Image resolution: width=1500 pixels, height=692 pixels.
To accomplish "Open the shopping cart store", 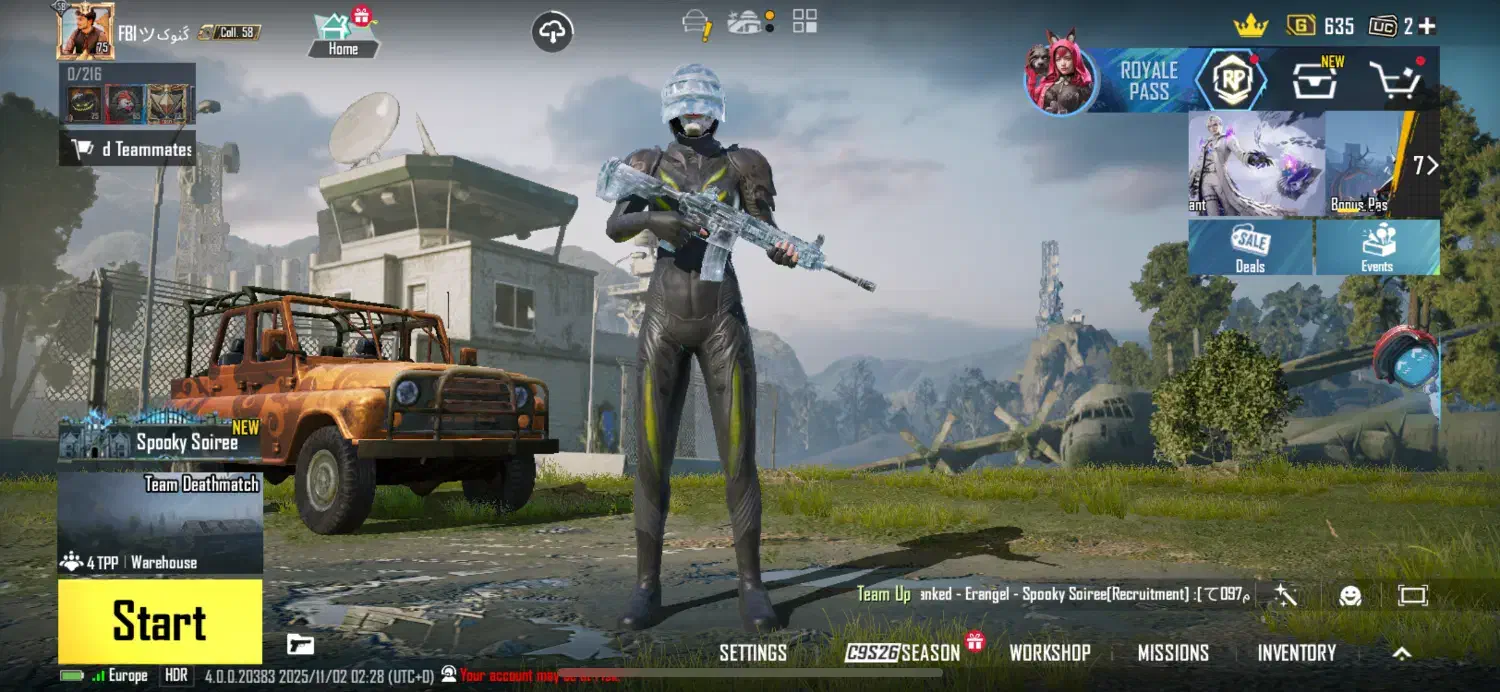I will point(1395,80).
